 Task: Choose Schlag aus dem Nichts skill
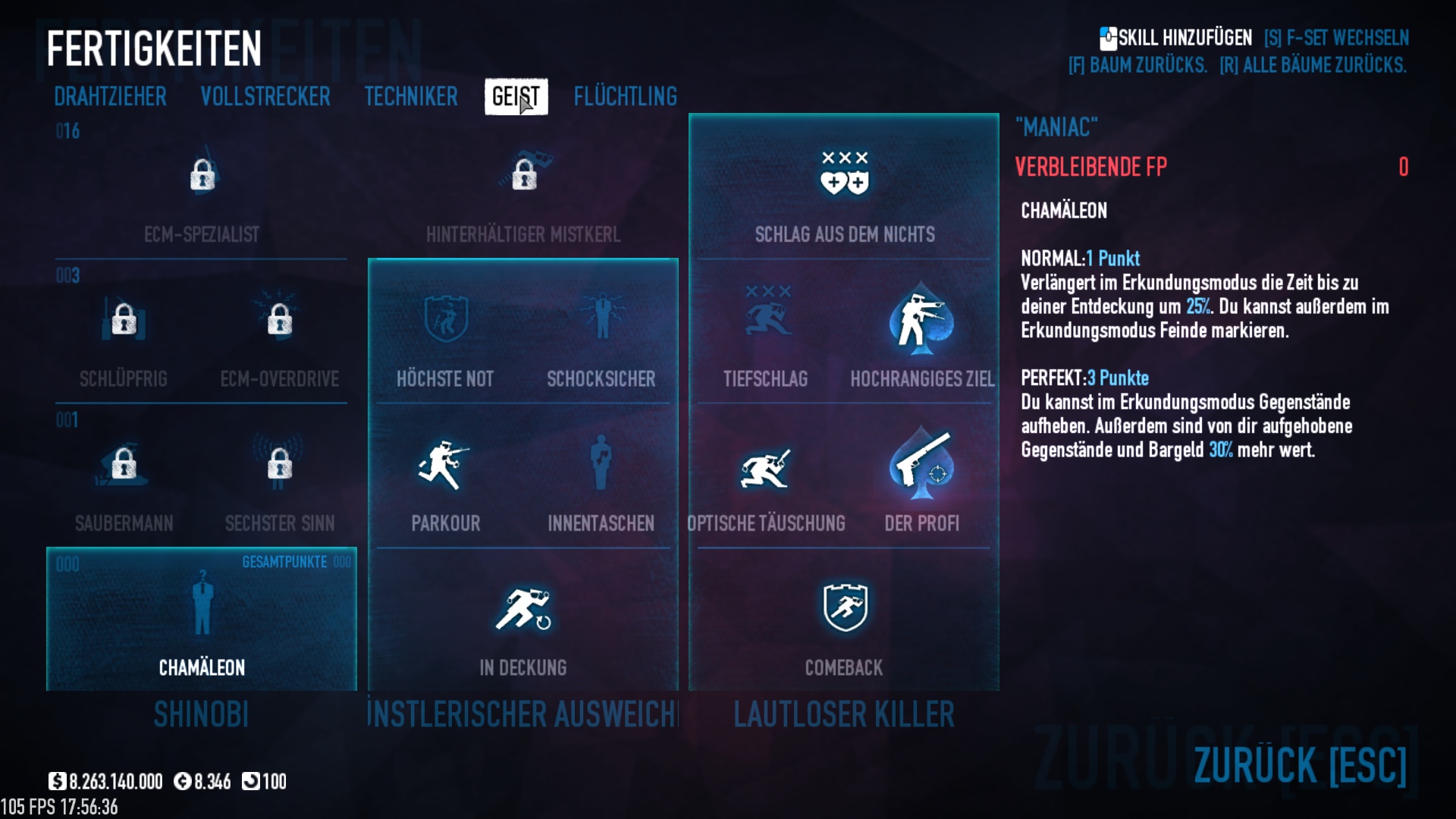pyautogui.click(x=844, y=177)
